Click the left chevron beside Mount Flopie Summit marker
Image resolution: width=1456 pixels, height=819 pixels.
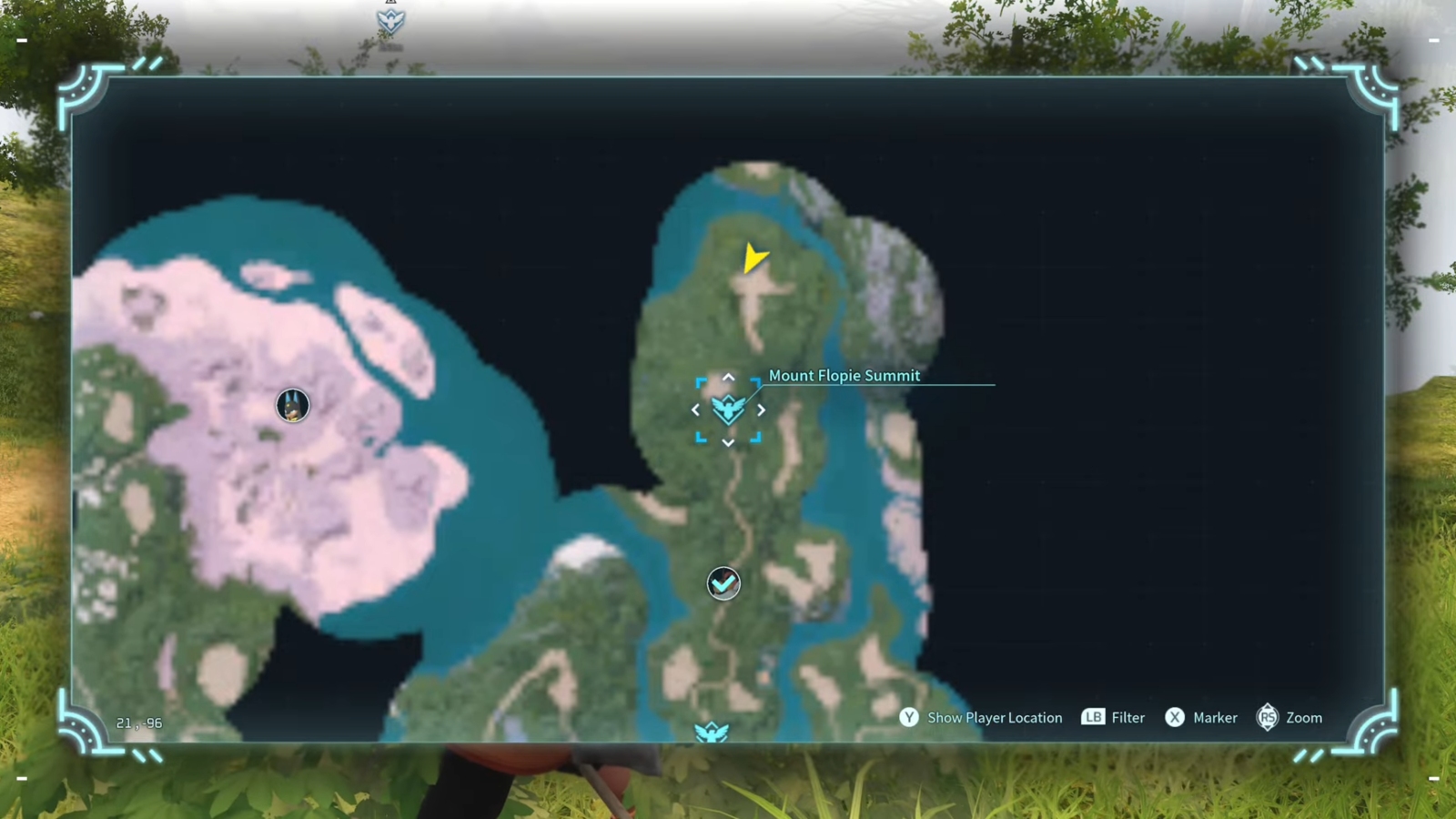pos(695,410)
